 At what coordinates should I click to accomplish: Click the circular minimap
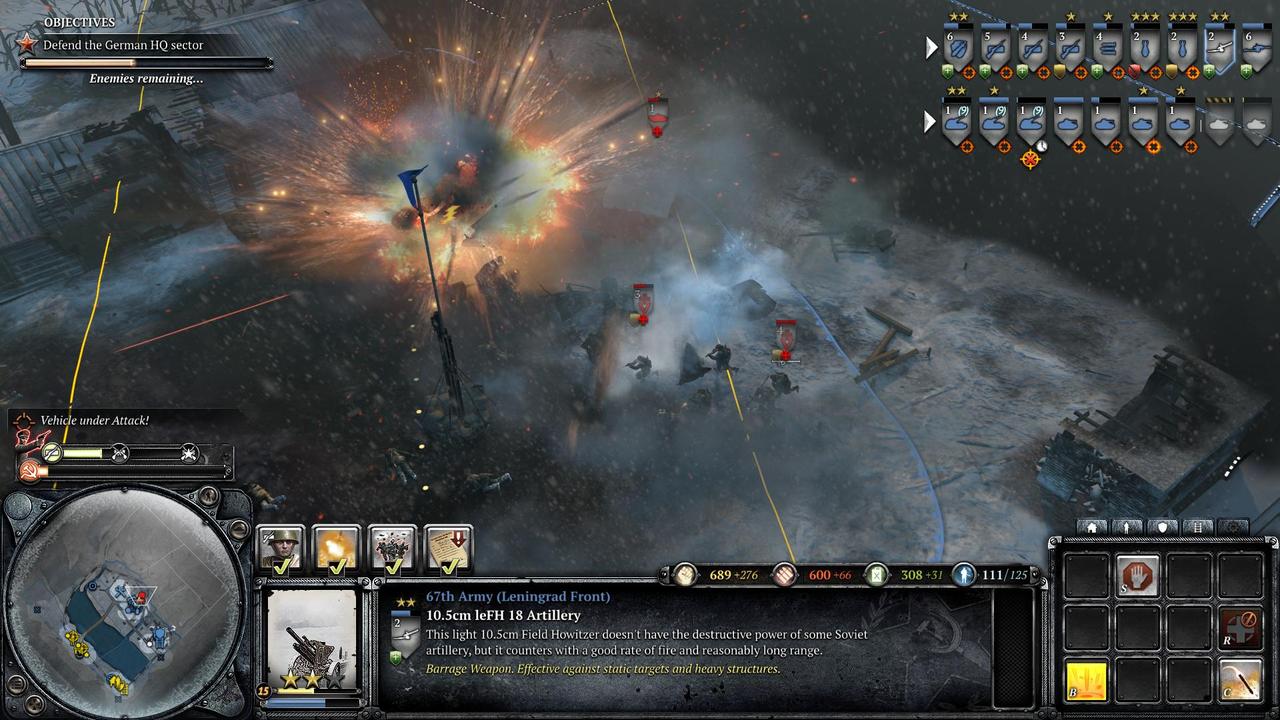pos(127,607)
